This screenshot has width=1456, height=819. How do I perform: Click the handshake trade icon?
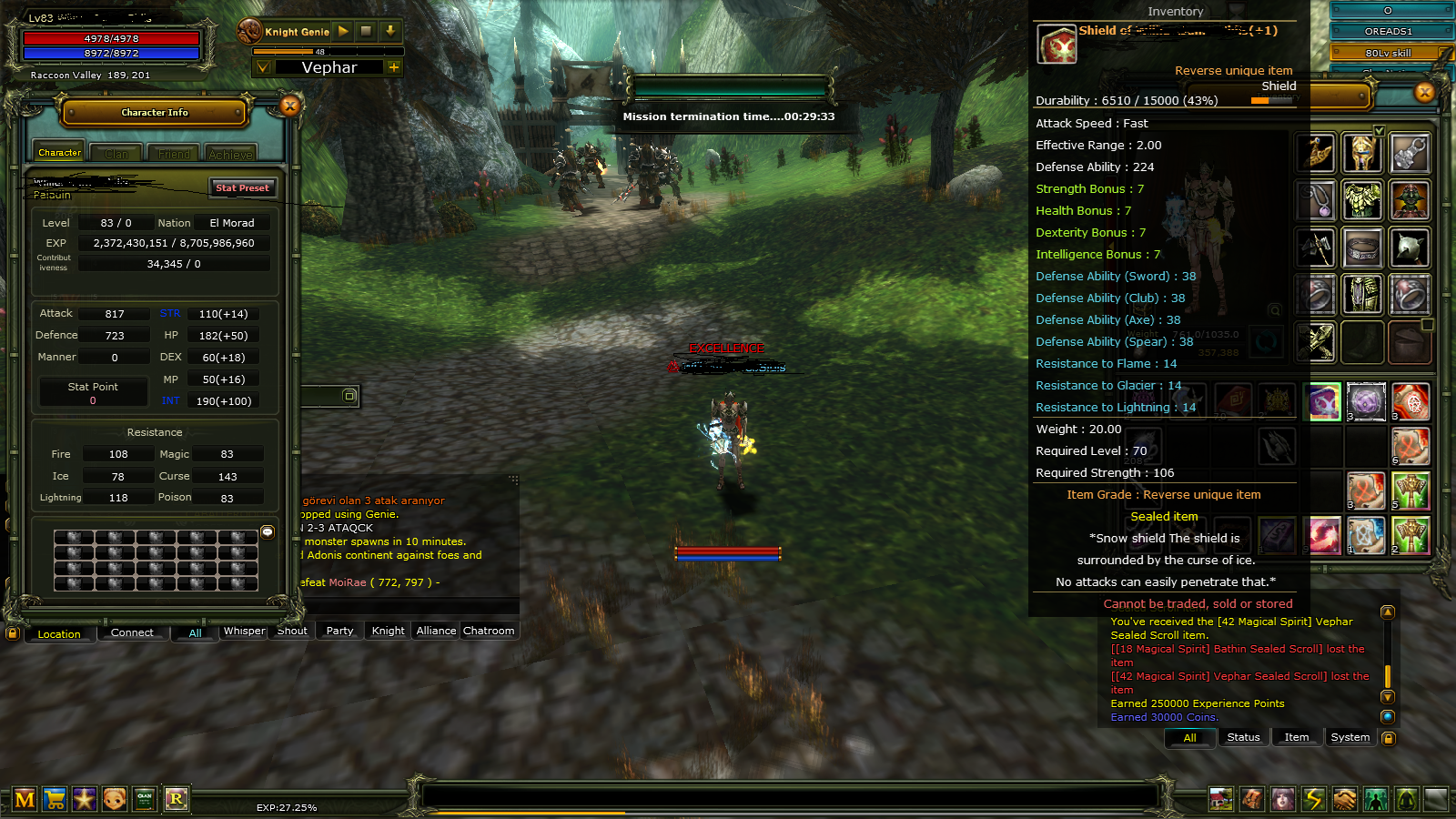click(x=1344, y=799)
